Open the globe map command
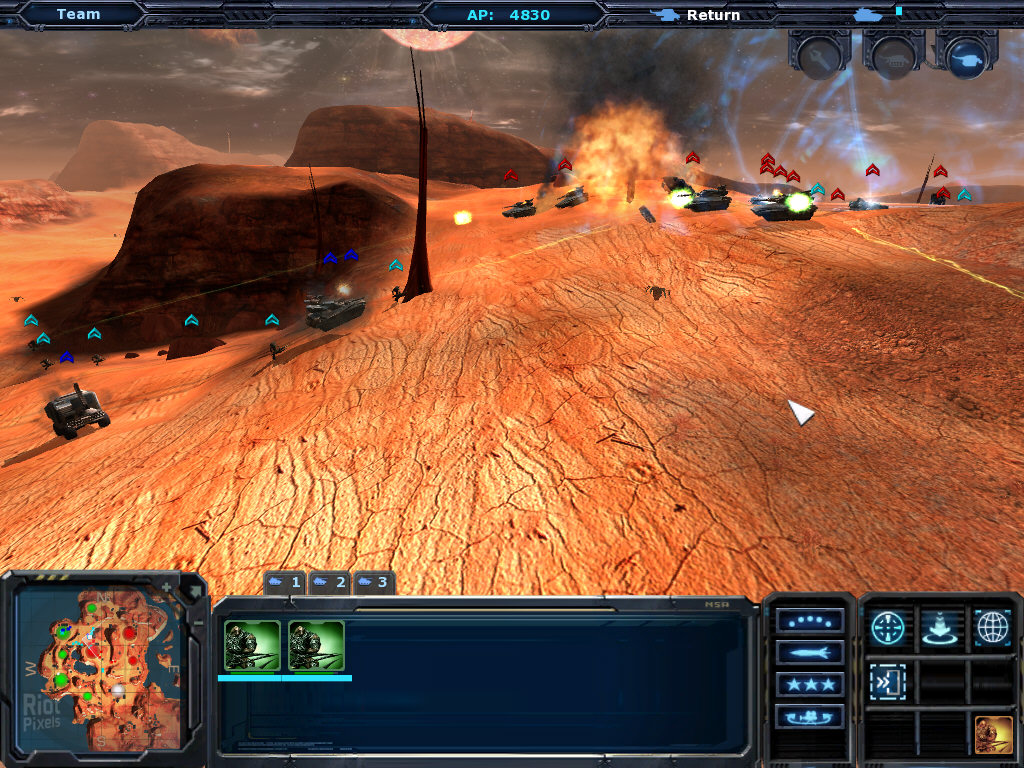Screen dimensions: 1024x768 coord(992,627)
